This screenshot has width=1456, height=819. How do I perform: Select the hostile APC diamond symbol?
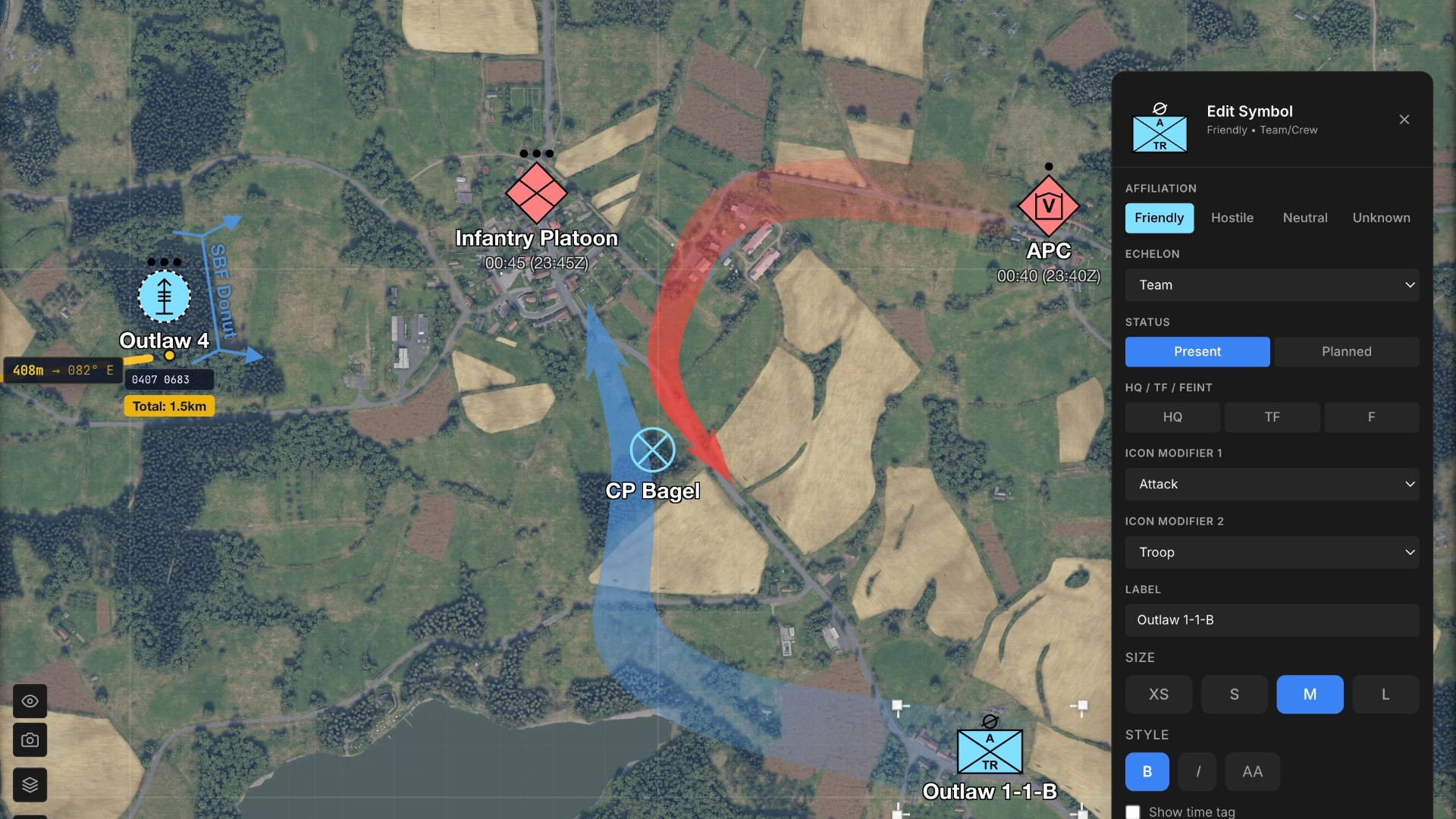click(1049, 206)
